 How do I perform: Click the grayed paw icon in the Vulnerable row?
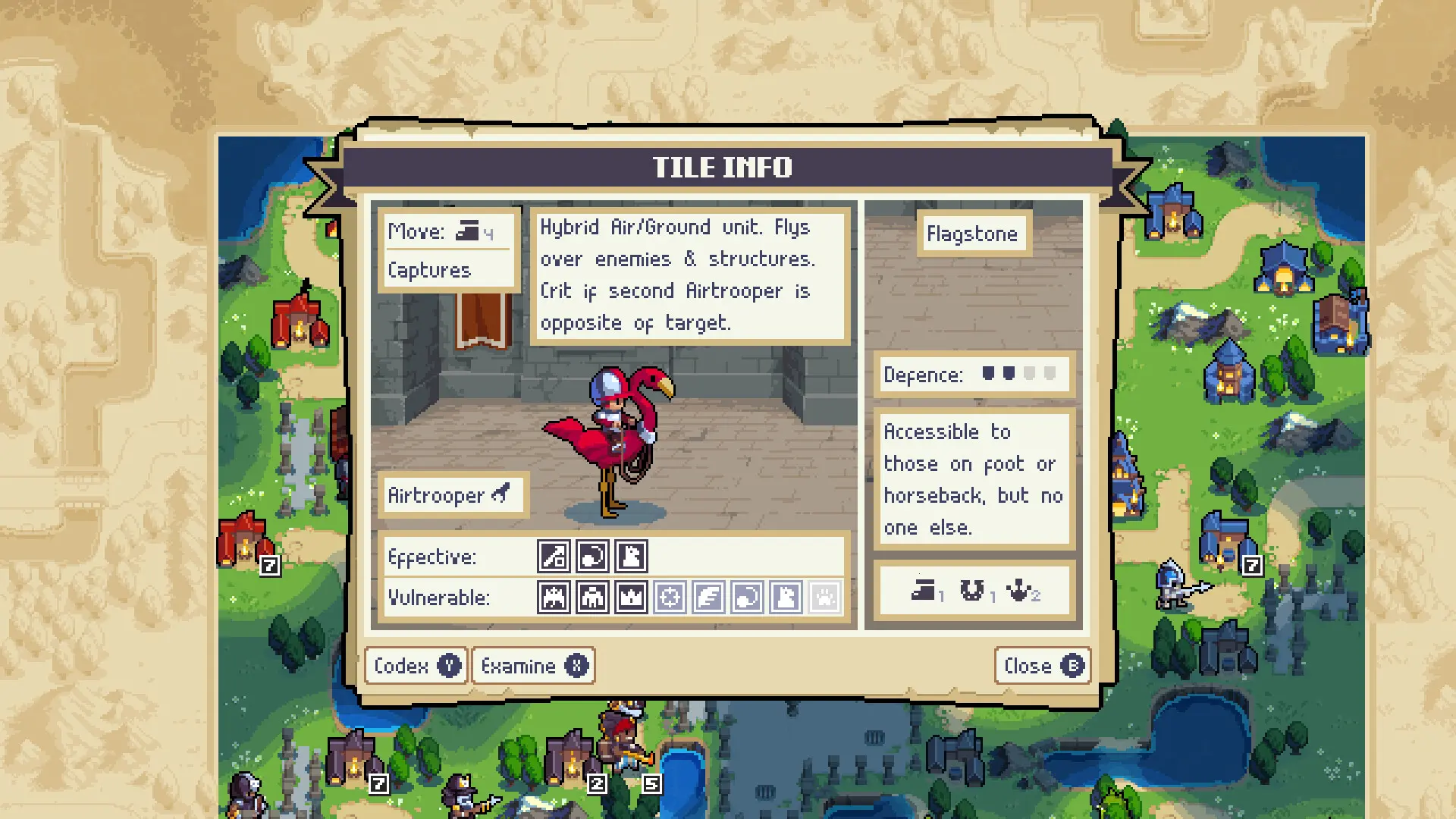pos(824,598)
